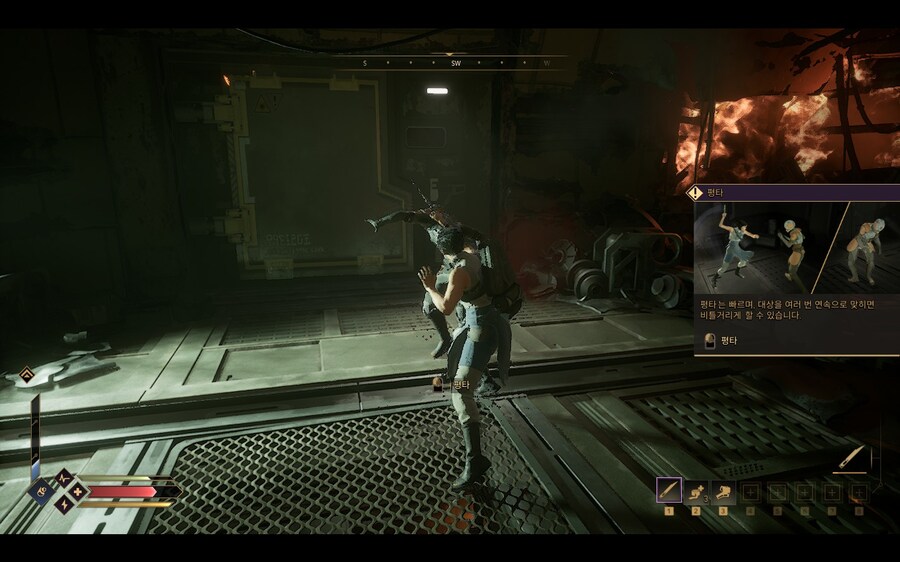This screenshot has height=562, width=900.
Task: Click the blue diamond status icon
Action: 43,491
